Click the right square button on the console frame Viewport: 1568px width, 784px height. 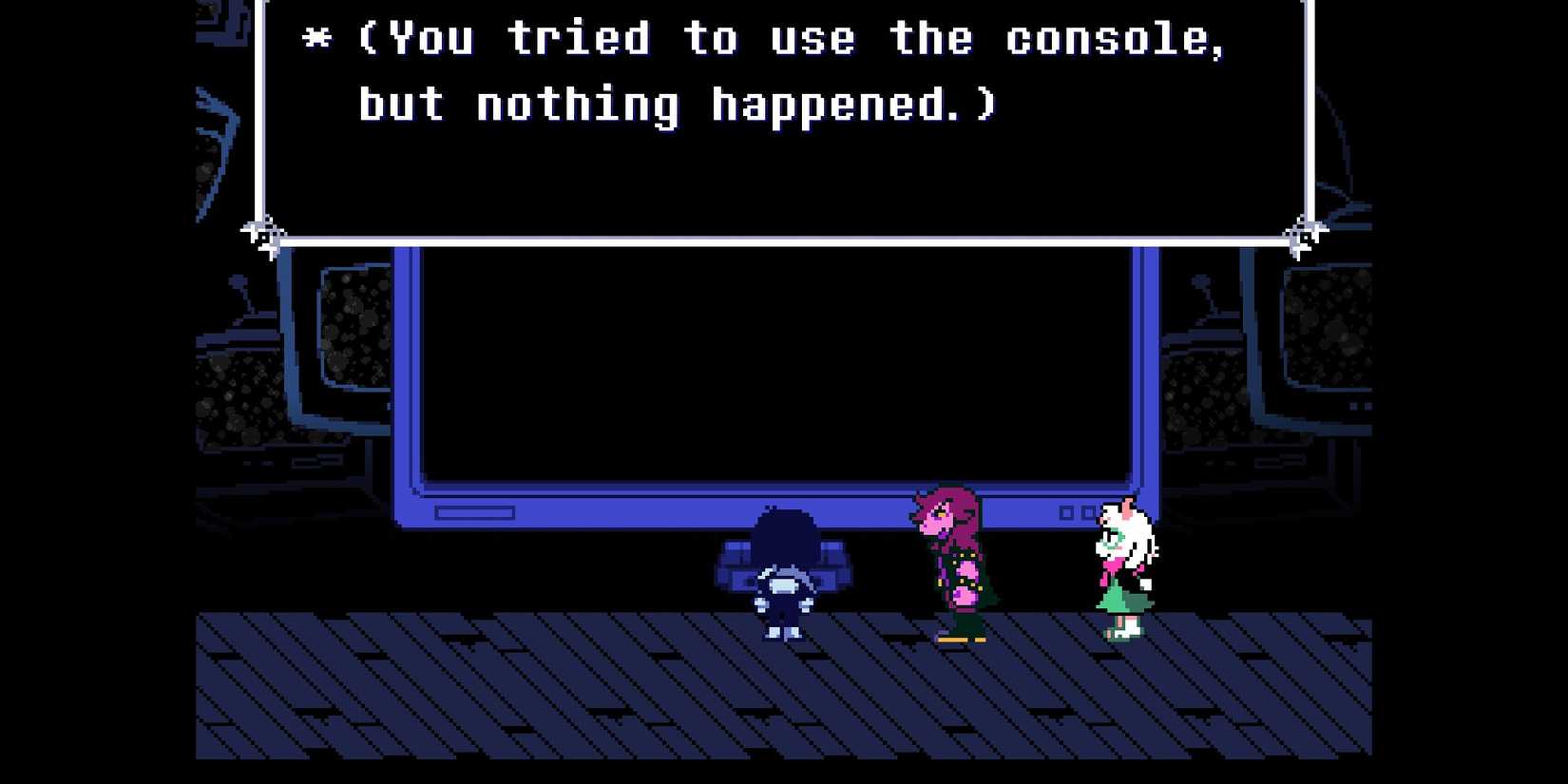(1089, 513)
